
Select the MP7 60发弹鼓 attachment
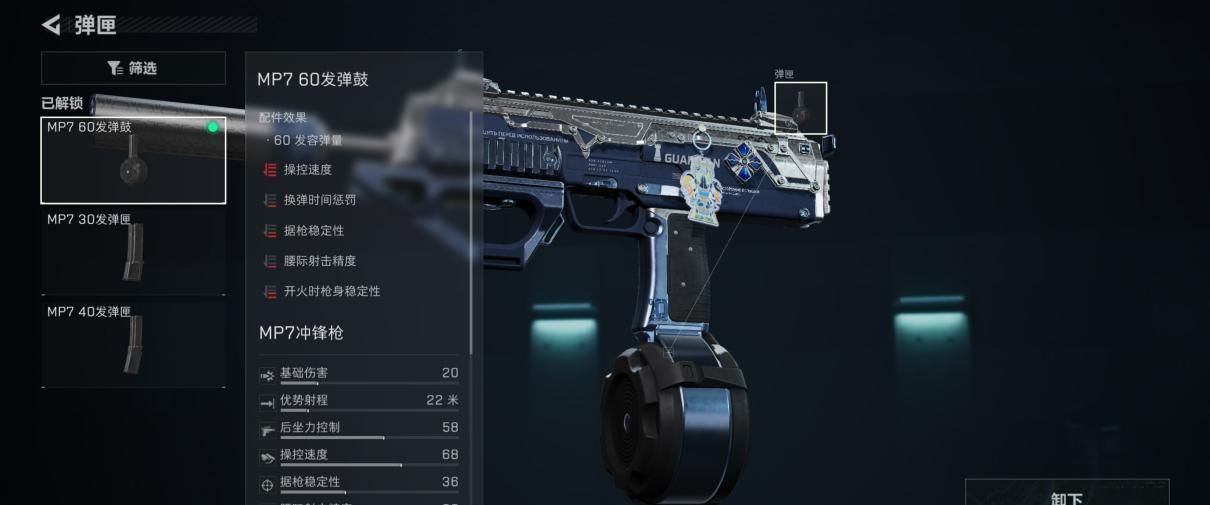[x=133, y=160]
